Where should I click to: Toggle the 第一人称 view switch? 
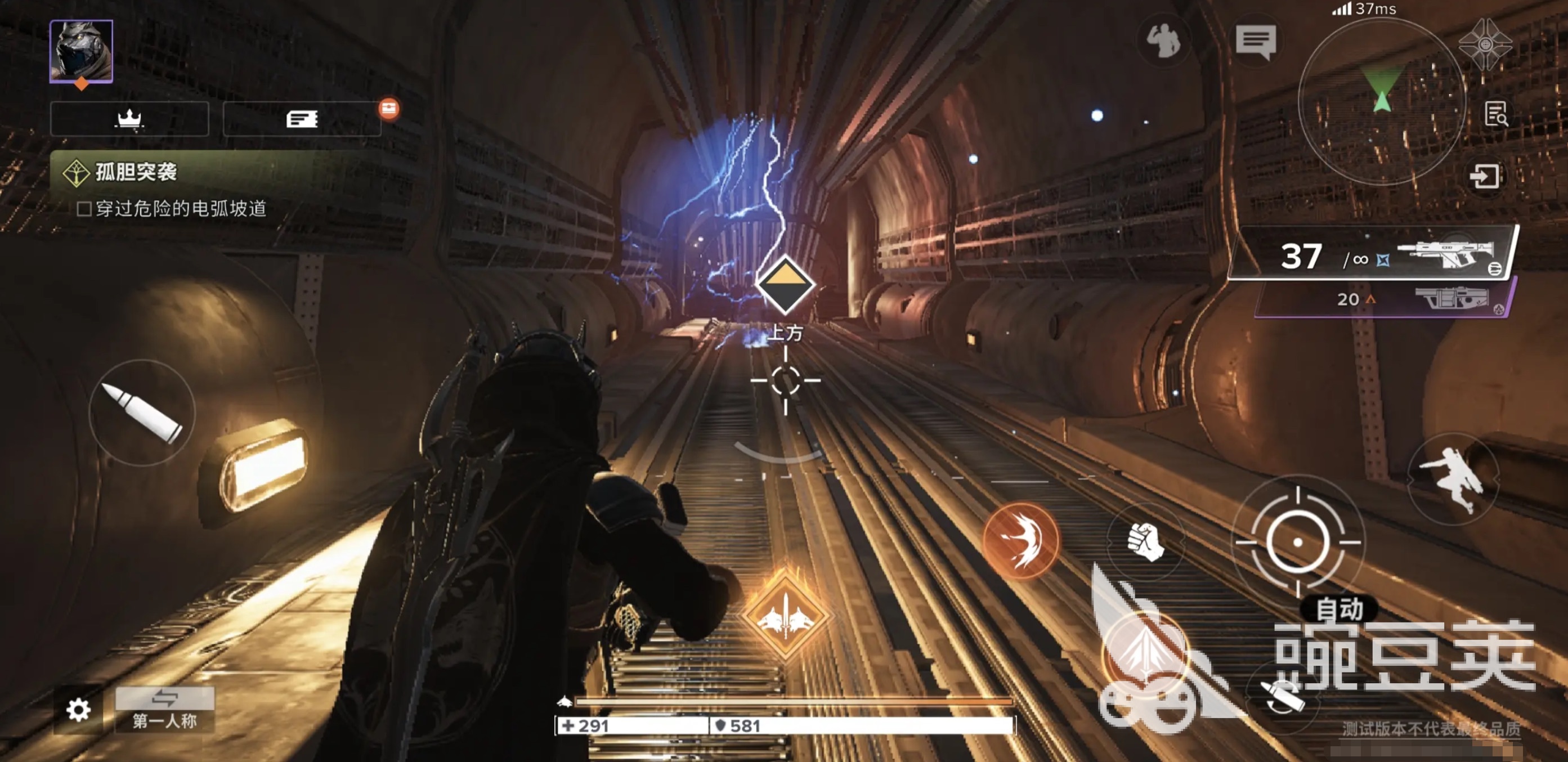tap(165, 710)
